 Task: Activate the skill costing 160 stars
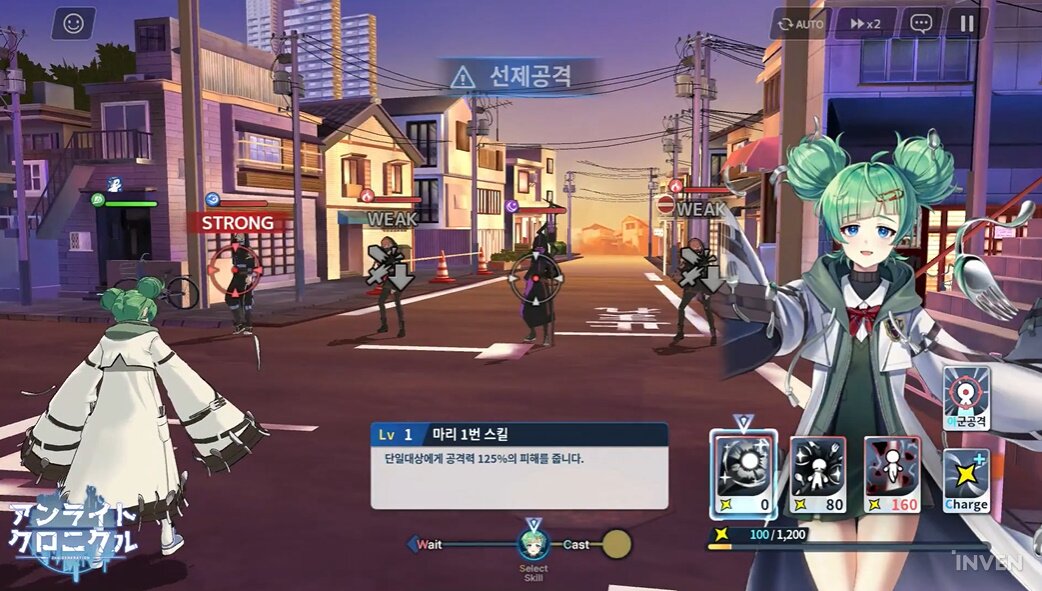892,475
